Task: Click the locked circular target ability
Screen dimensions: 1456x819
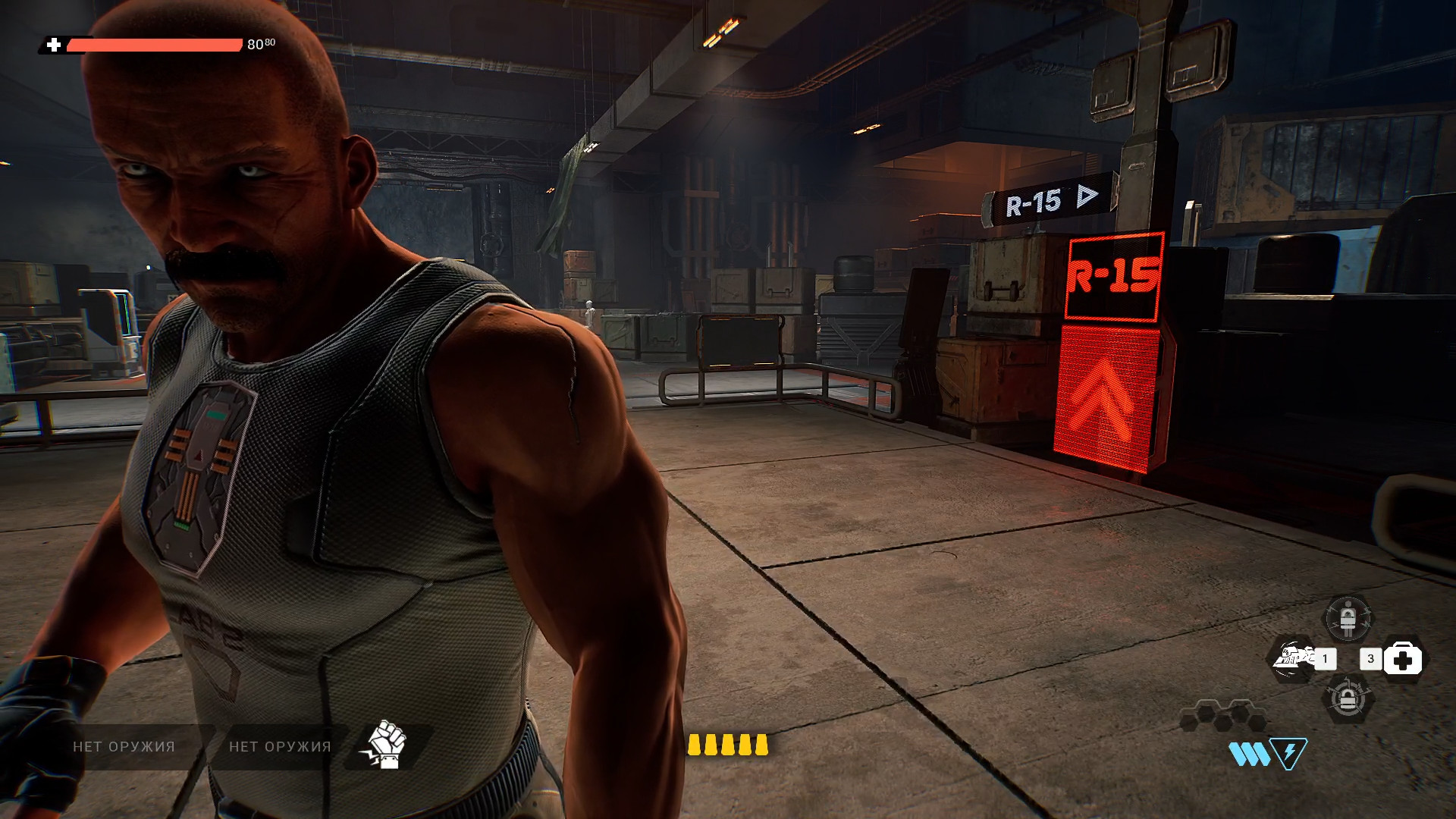Action: pyautogui.click(x=1348, y=699)
